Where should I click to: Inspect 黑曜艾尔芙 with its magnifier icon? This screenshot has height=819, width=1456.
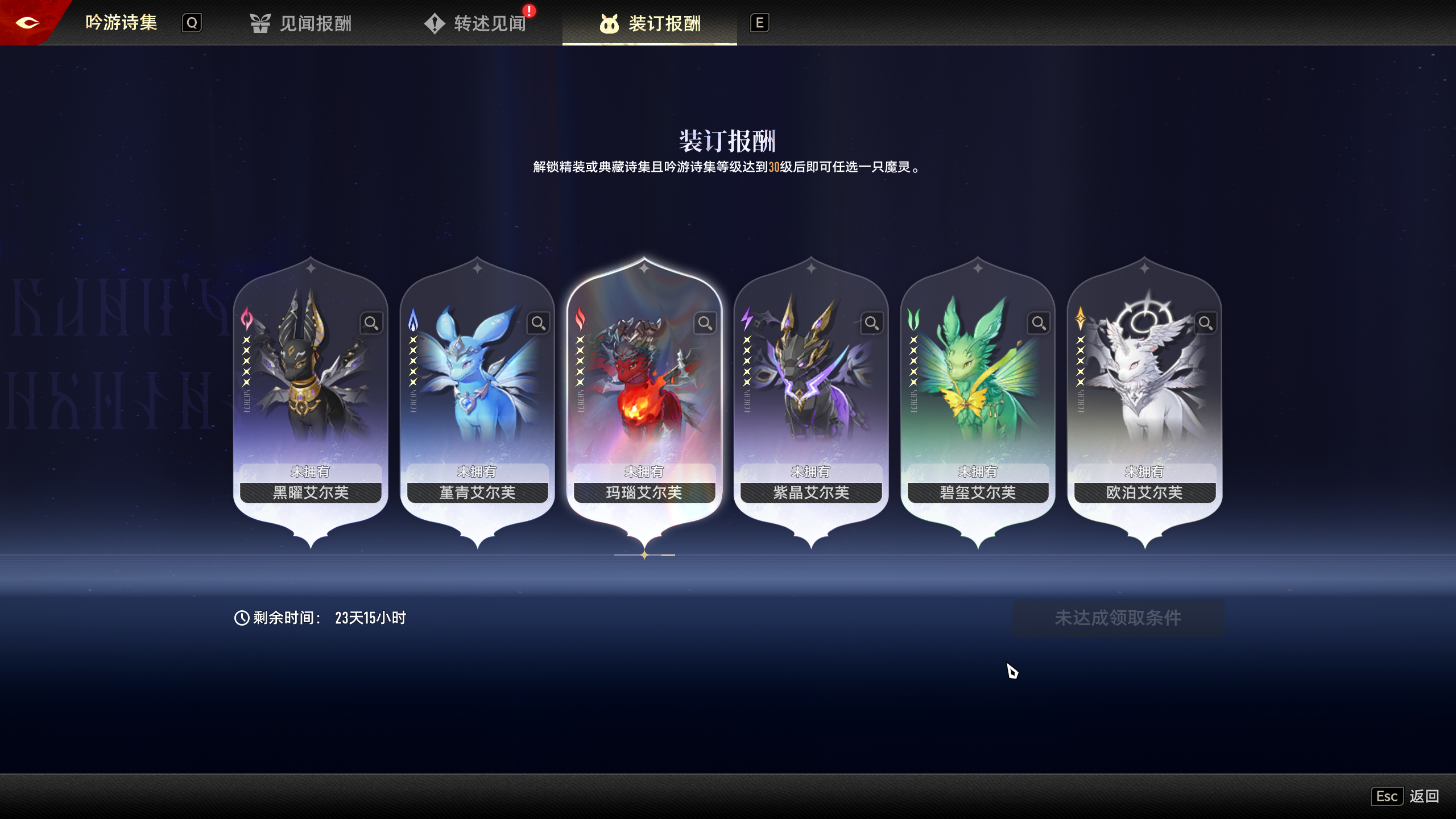coord(371,323)
